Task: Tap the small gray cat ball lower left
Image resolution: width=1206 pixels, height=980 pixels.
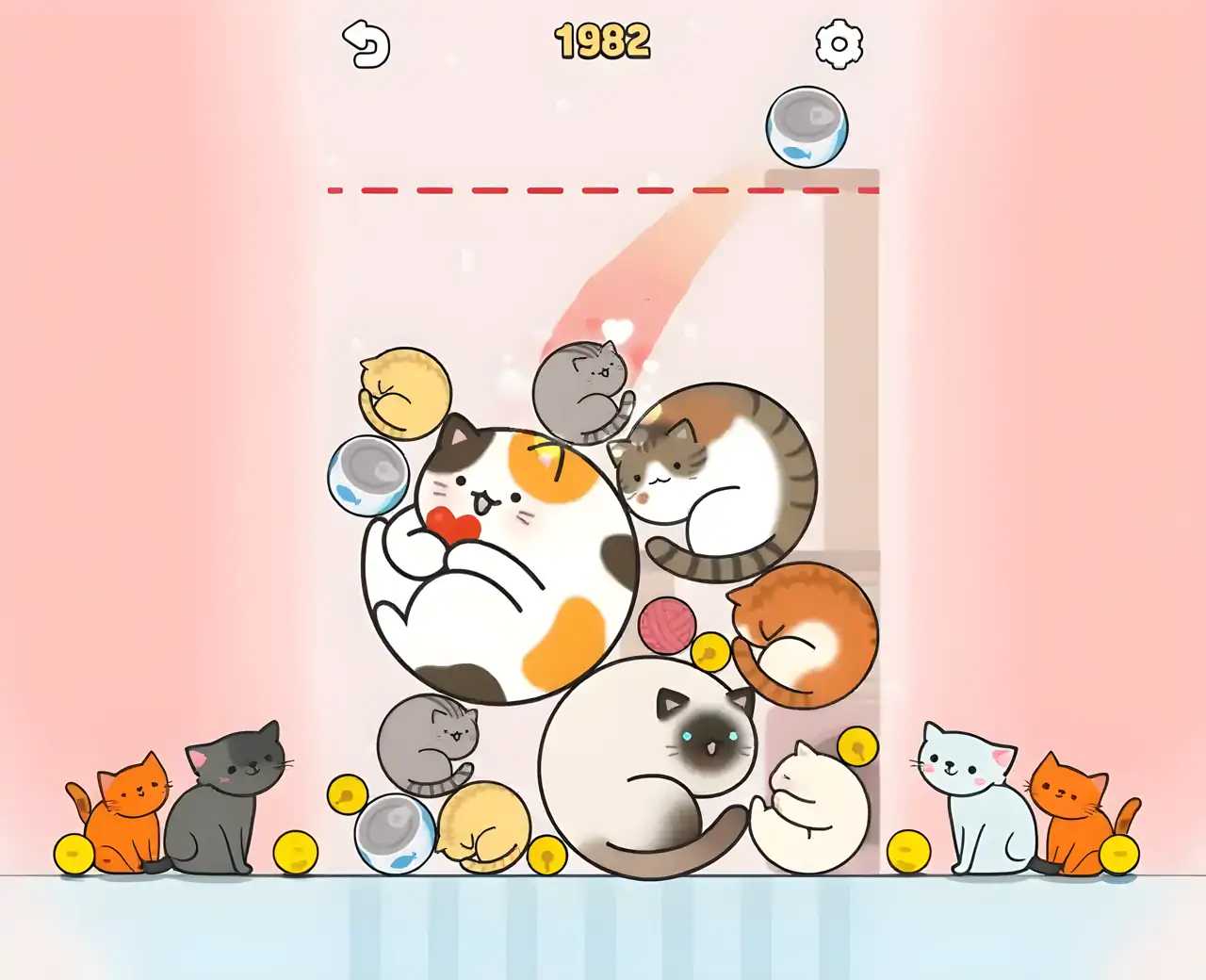Action: pyautogui.click(x=435, y=744)
